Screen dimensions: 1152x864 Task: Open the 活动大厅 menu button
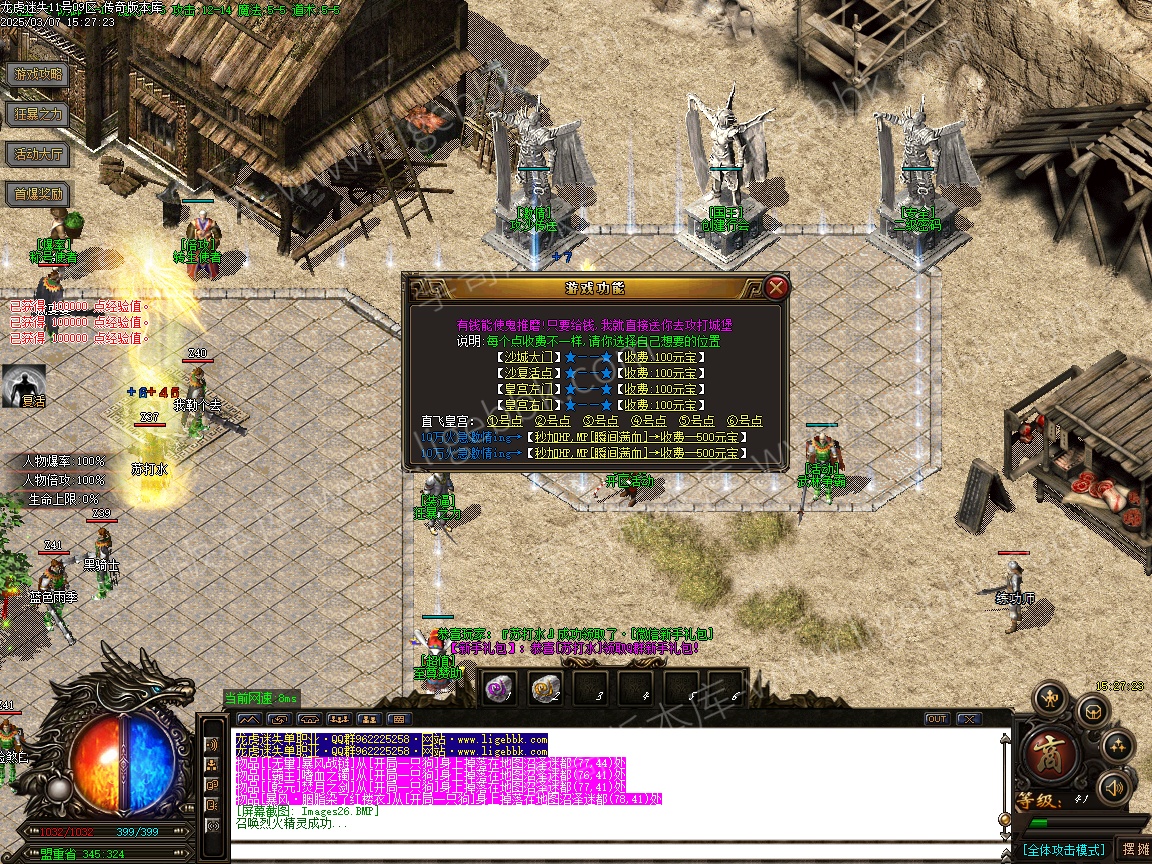(x=37, y=154)
